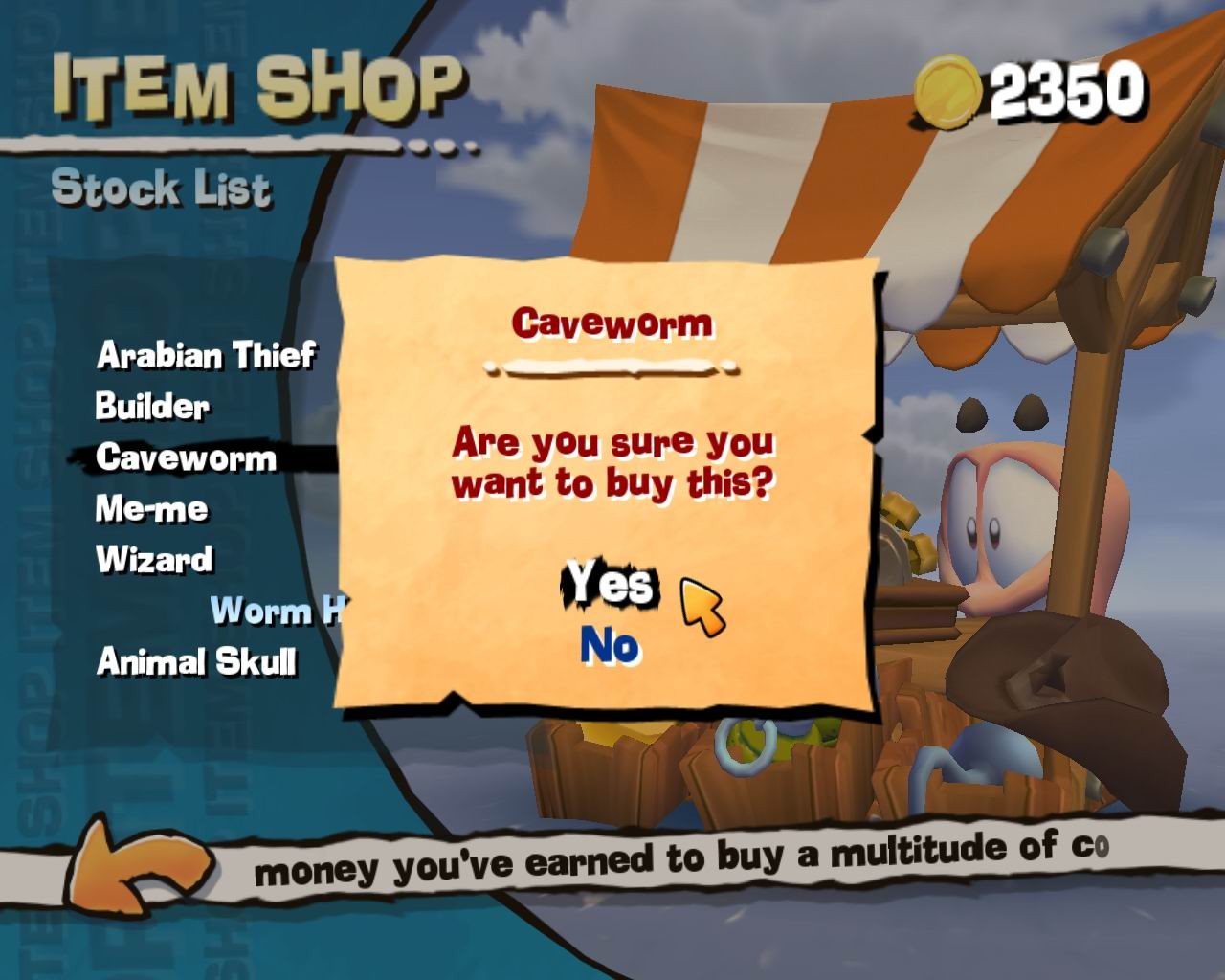
Task: Click the coin balance showing 2350
Action: (1065, 91)
